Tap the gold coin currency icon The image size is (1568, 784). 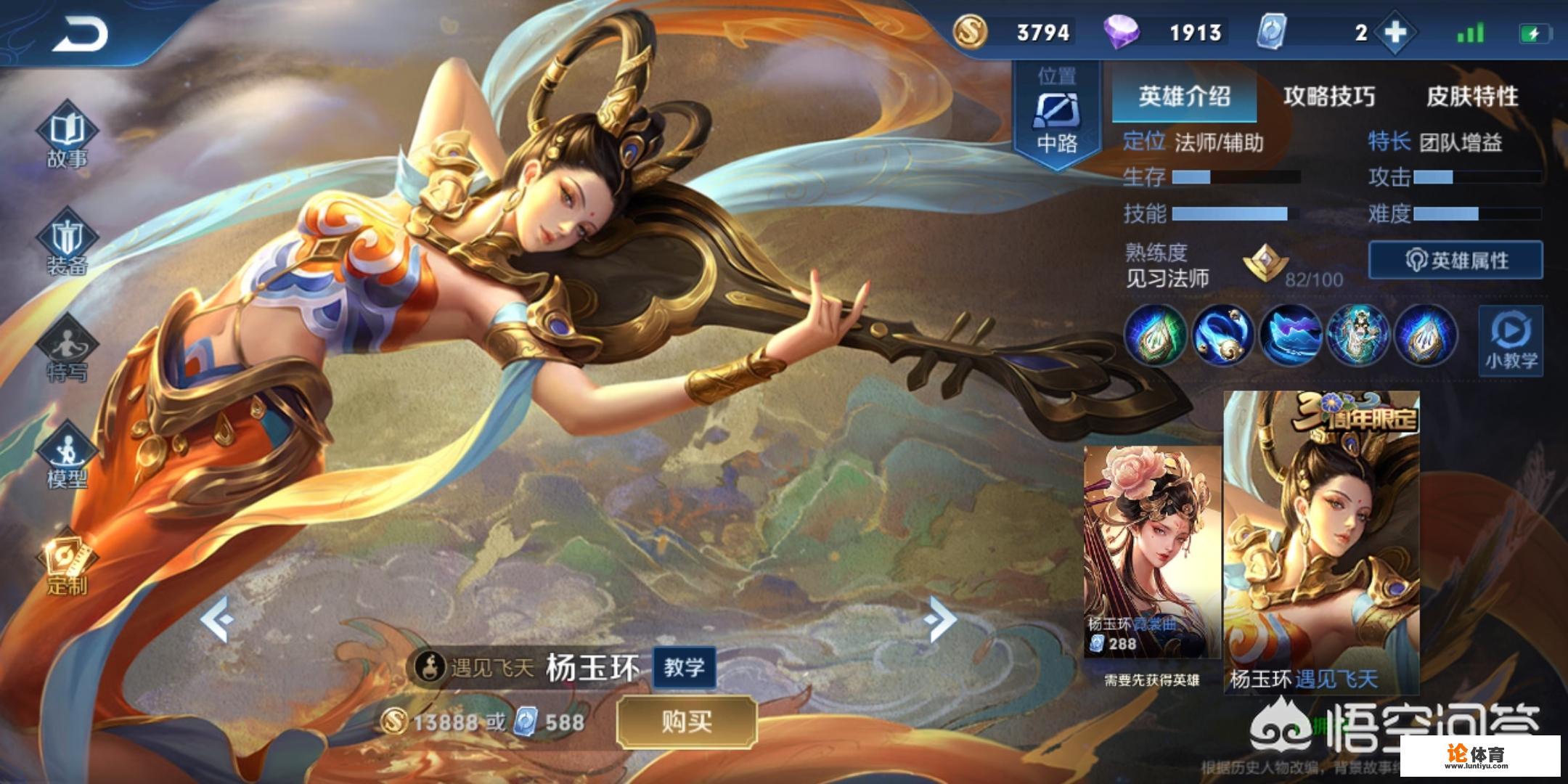[x=969, y=33]
